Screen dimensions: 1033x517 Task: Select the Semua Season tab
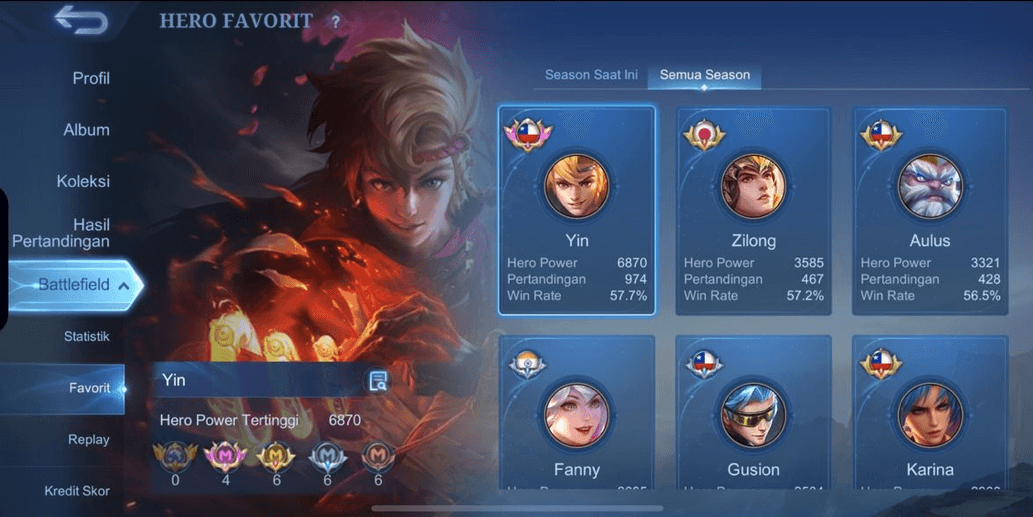704,75
